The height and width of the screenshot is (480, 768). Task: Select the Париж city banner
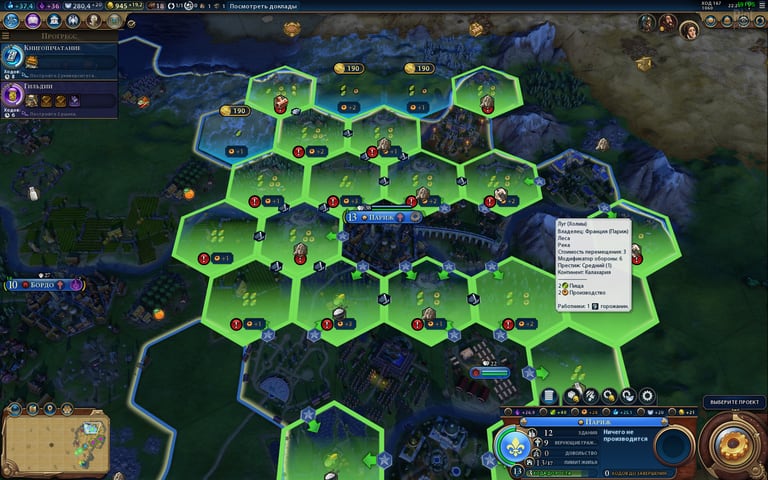[381, 217]
